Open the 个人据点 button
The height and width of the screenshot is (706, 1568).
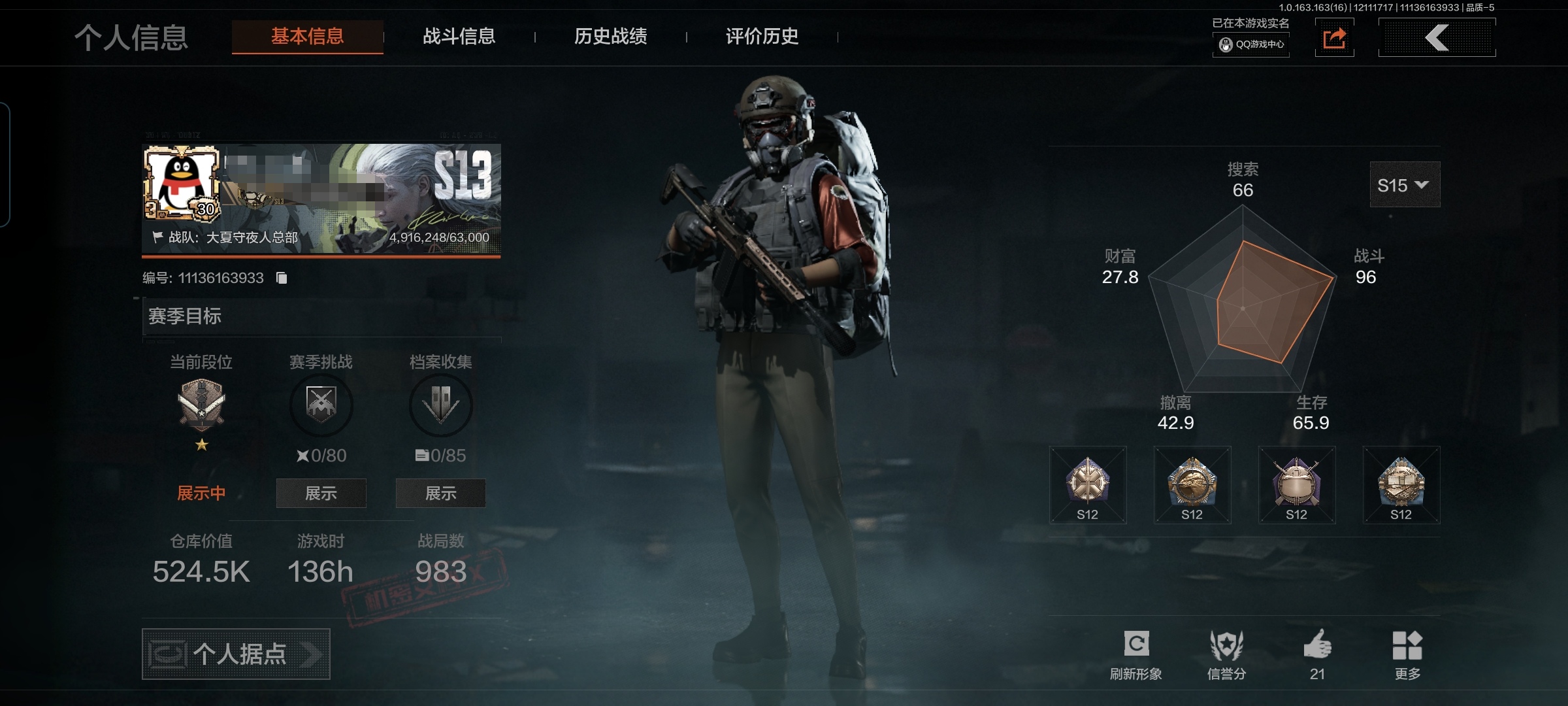(x=236, y=654)
